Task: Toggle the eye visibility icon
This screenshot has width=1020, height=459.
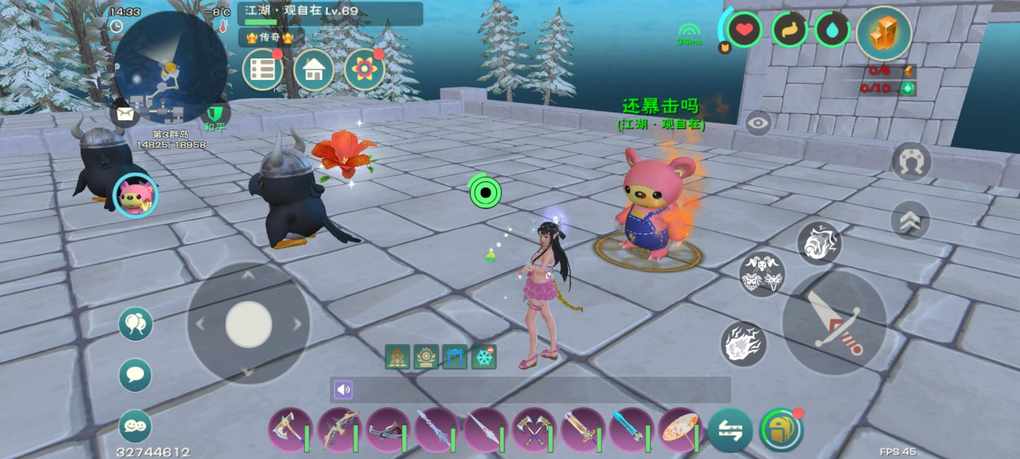Action: (x=758, y=123)
